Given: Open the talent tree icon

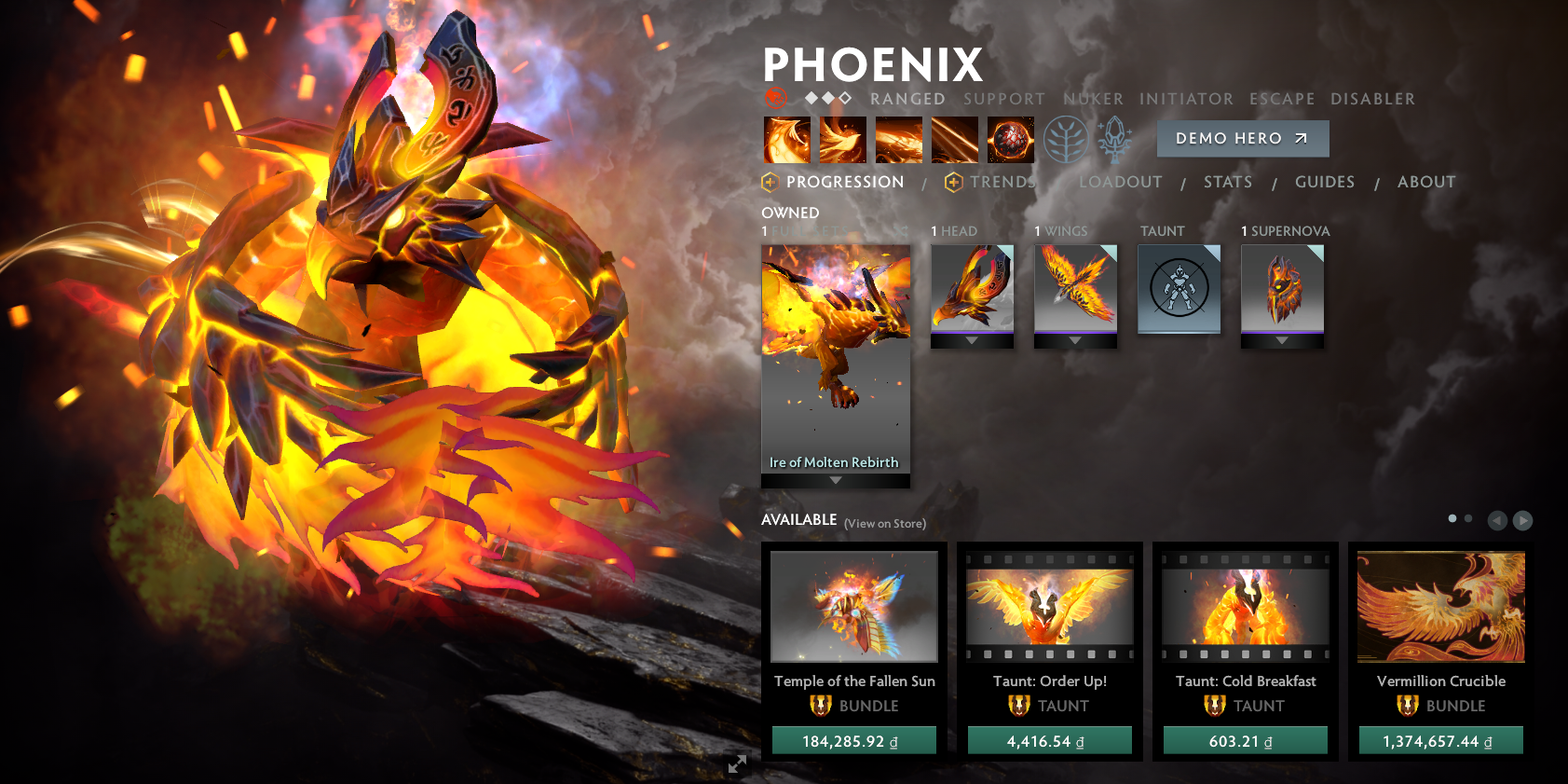Looking at the screenshot, I should pyautogui.click(x=1068, y=137).
